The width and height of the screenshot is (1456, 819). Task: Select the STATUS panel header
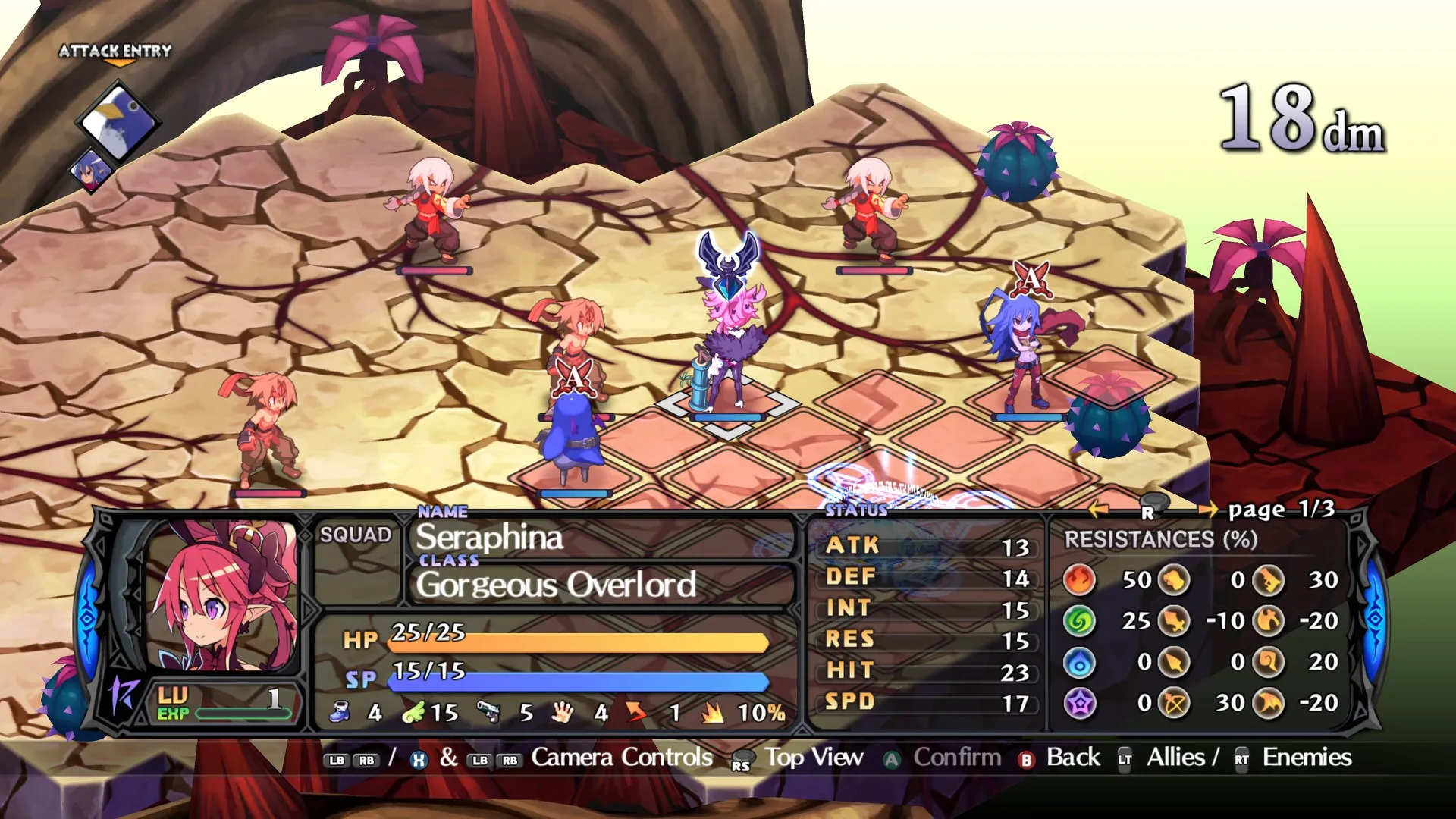[x=858, y=510]
